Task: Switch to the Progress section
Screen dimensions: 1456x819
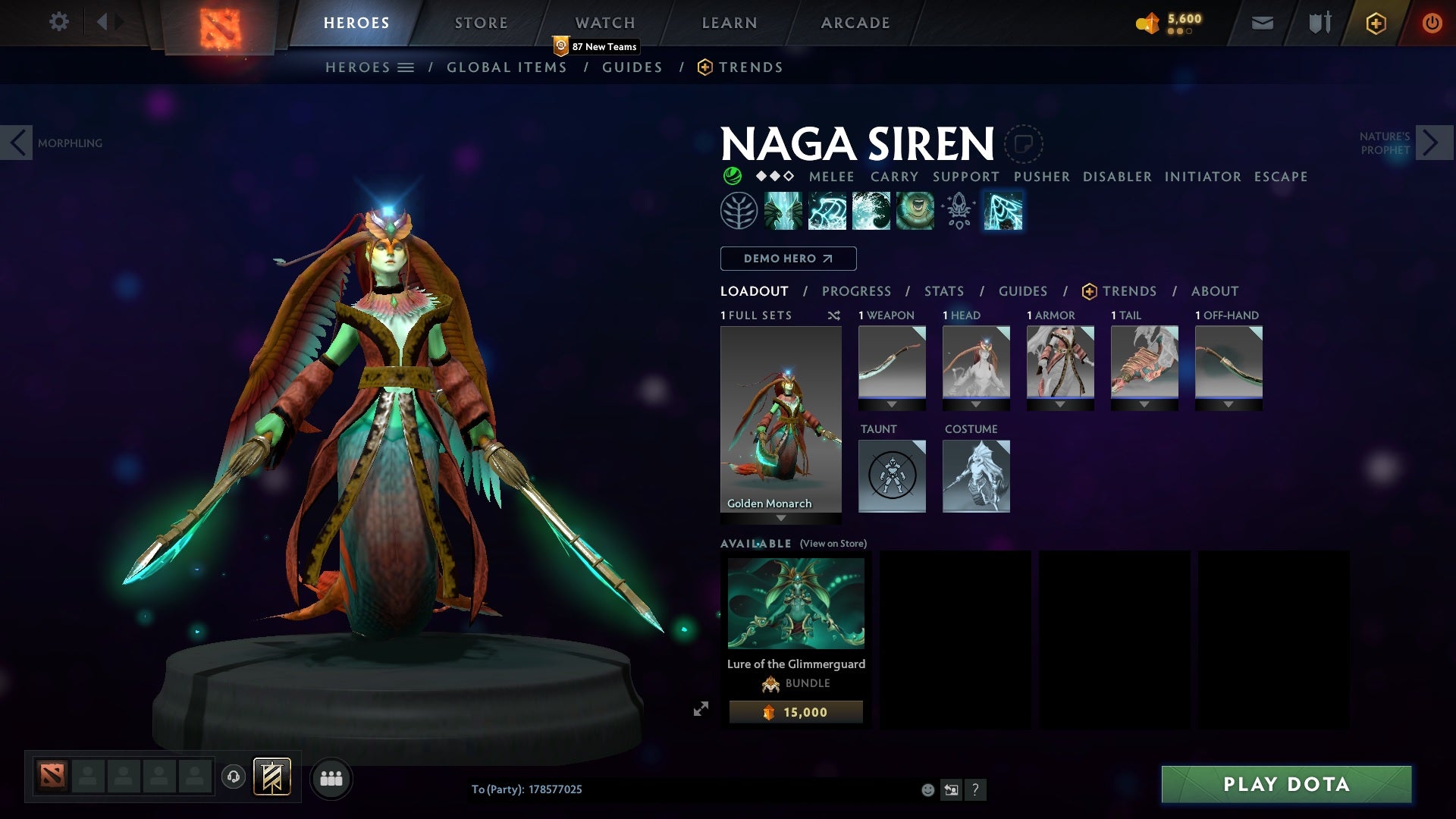Action: [x=856, y=291]
